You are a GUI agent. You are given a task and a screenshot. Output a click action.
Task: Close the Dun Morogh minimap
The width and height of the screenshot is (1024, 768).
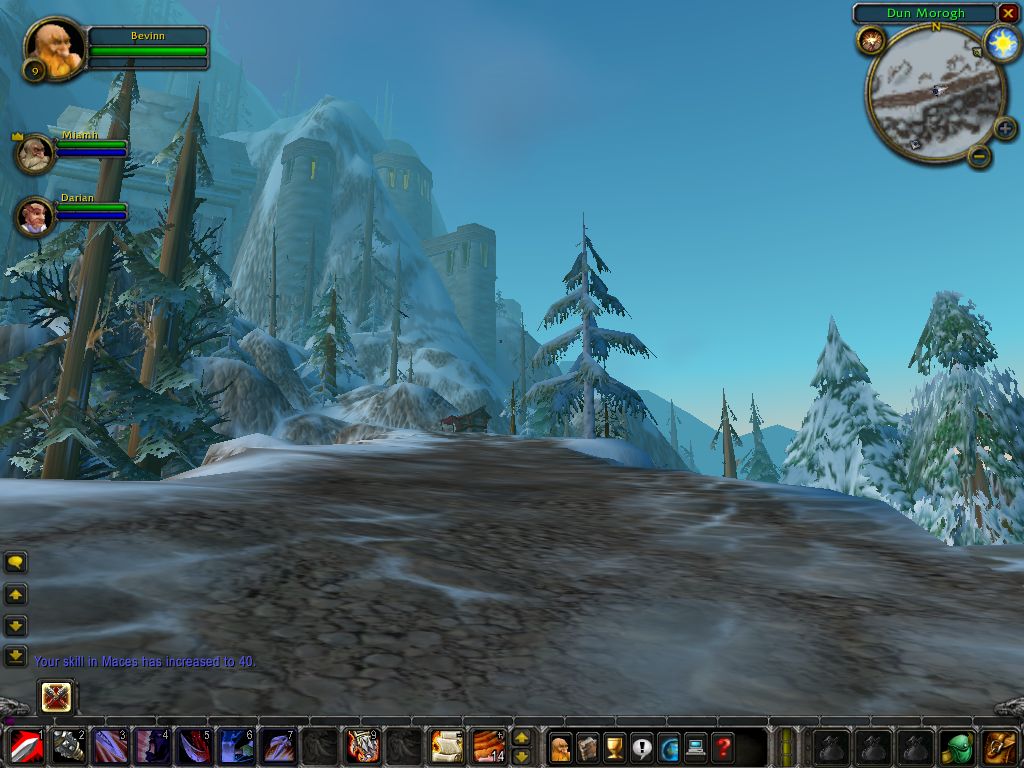click(x=1007, y=13)
